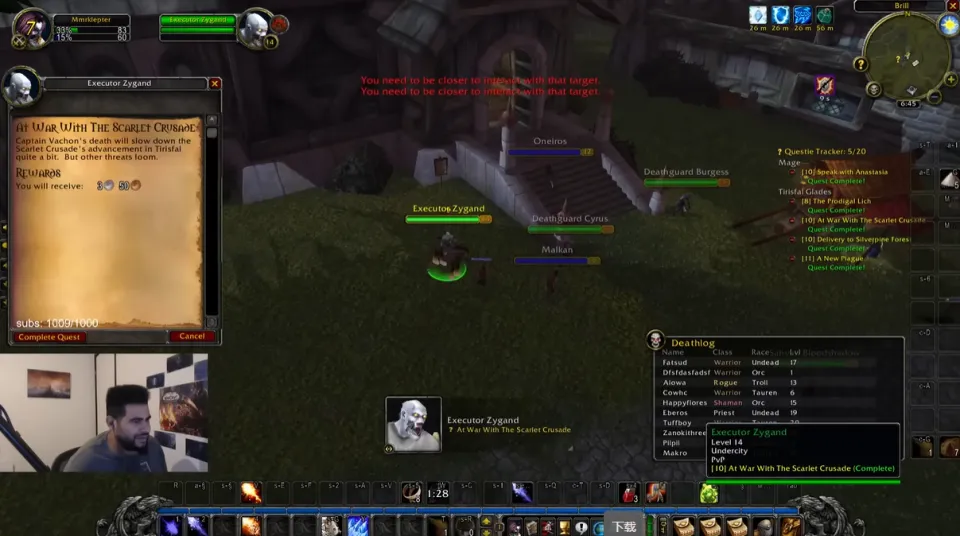Complete the quest with Executor Zygand
960x536 pixels.
click(x=51, y=337)
